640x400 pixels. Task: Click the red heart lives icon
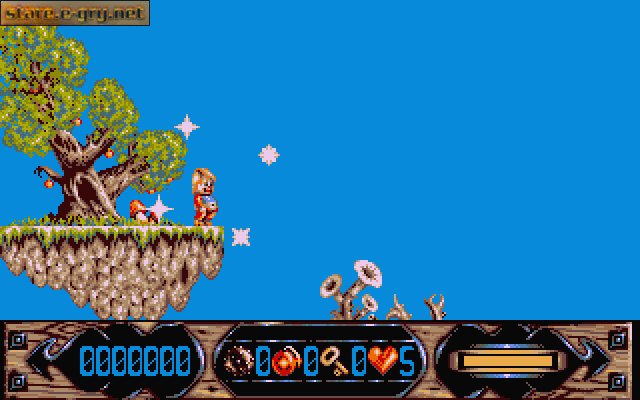tap(382, 359)
